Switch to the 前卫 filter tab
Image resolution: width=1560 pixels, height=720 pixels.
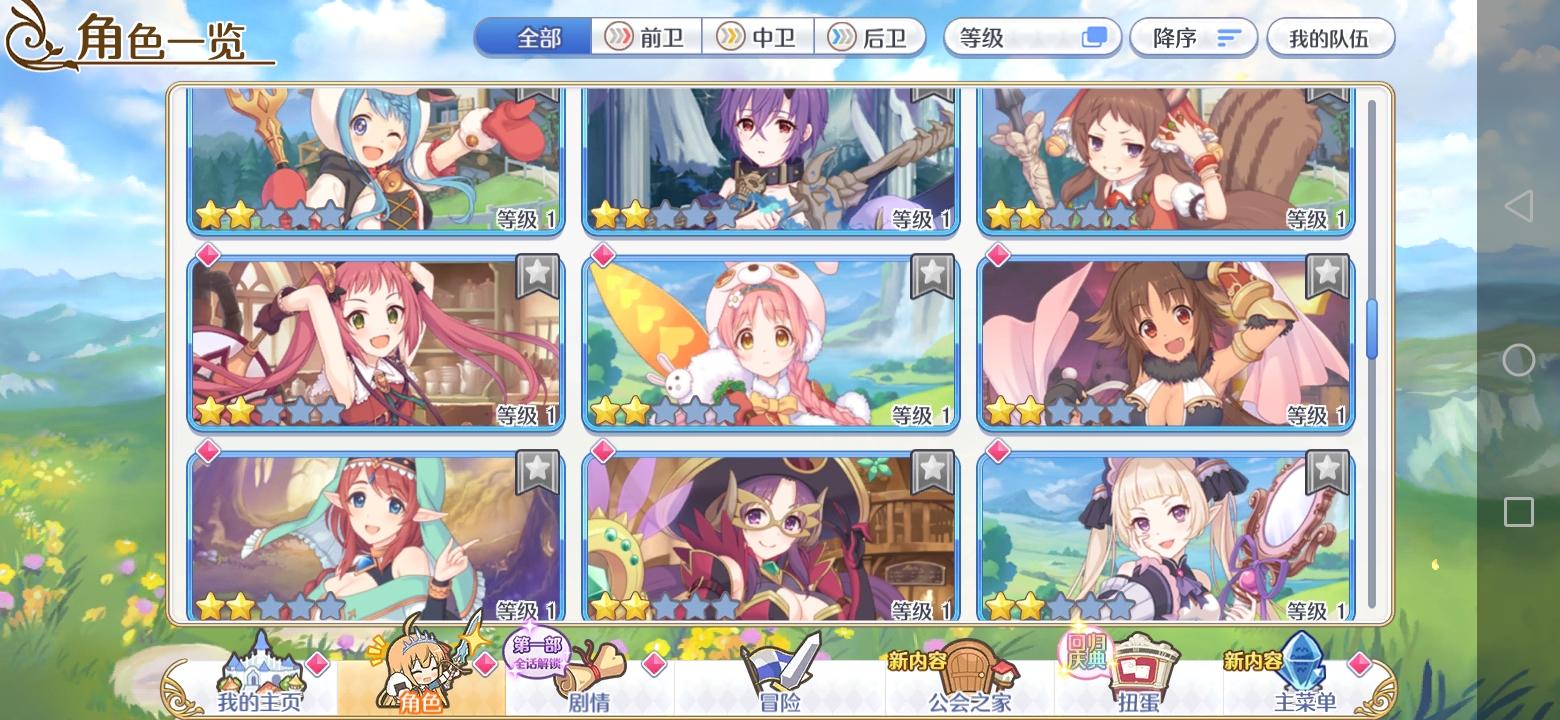point(646,37)
